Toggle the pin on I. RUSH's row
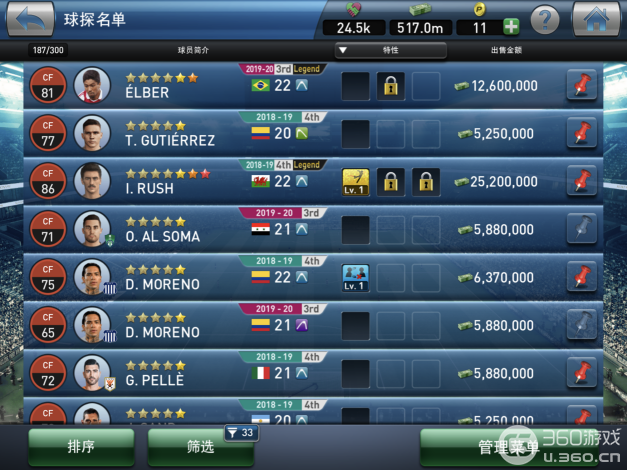 [581, 181]
